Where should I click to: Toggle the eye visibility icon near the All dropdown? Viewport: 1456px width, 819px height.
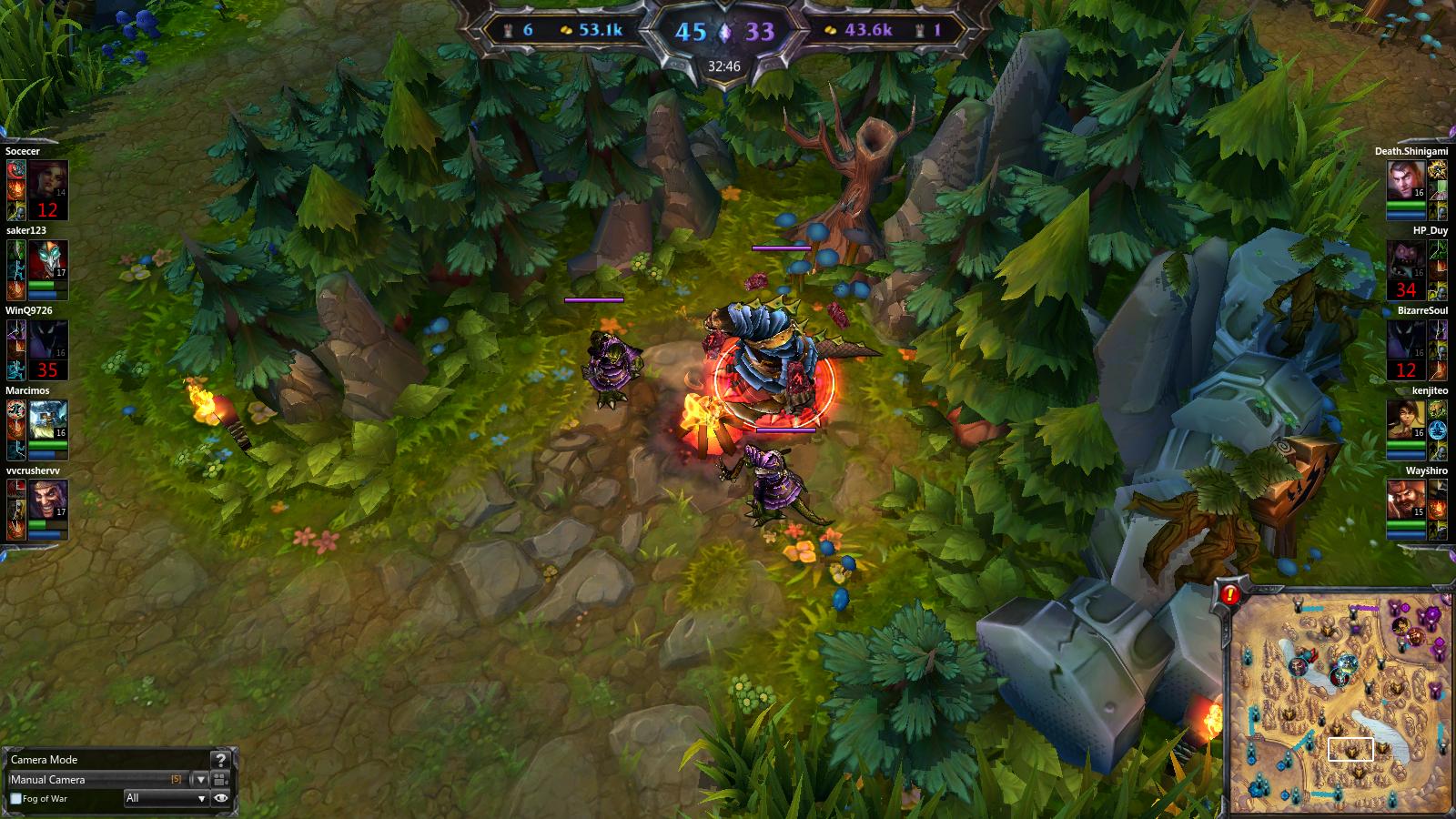[221, 797]
